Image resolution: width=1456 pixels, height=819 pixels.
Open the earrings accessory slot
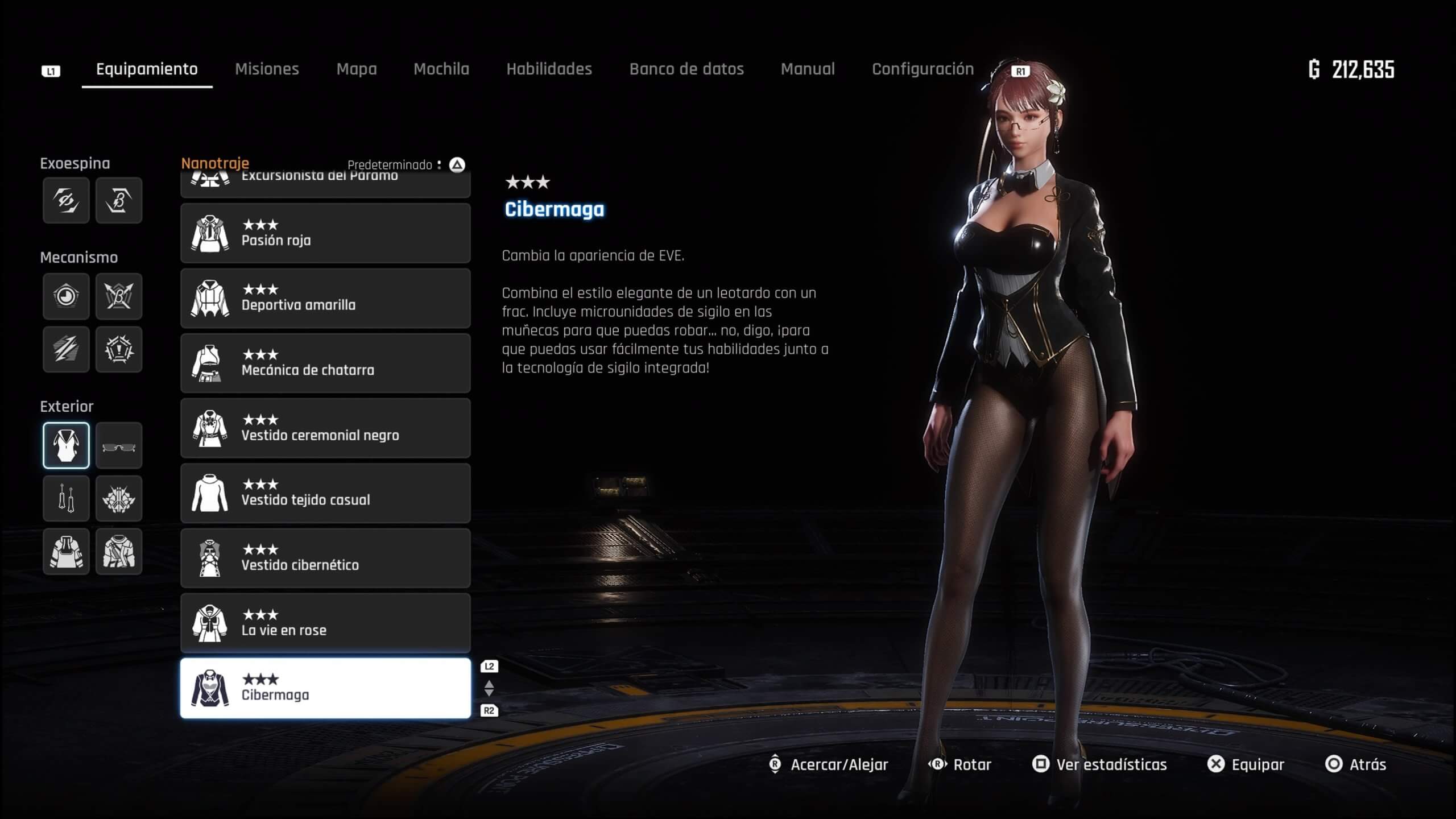(x=66, y=499)
